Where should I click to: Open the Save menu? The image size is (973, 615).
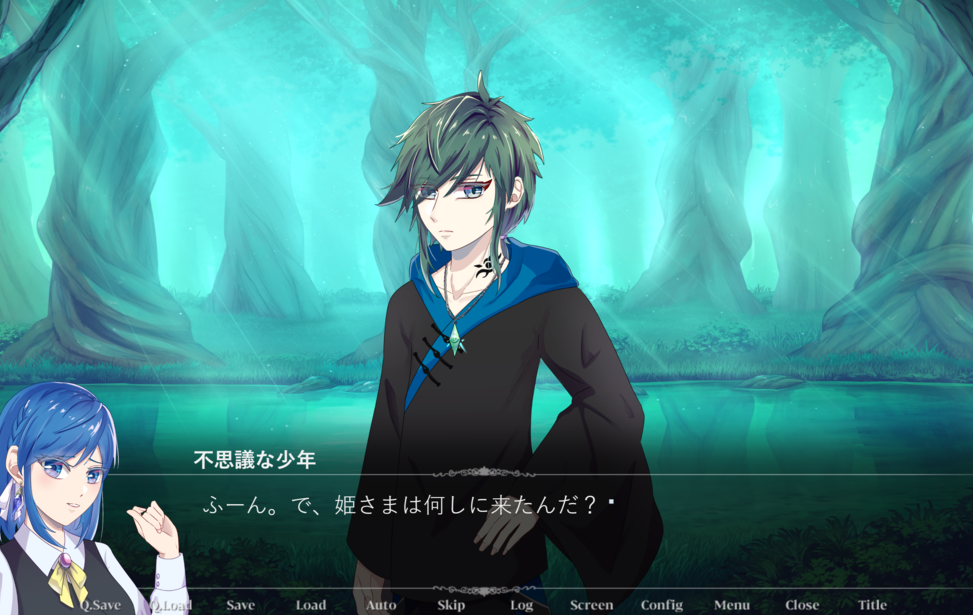240,605
